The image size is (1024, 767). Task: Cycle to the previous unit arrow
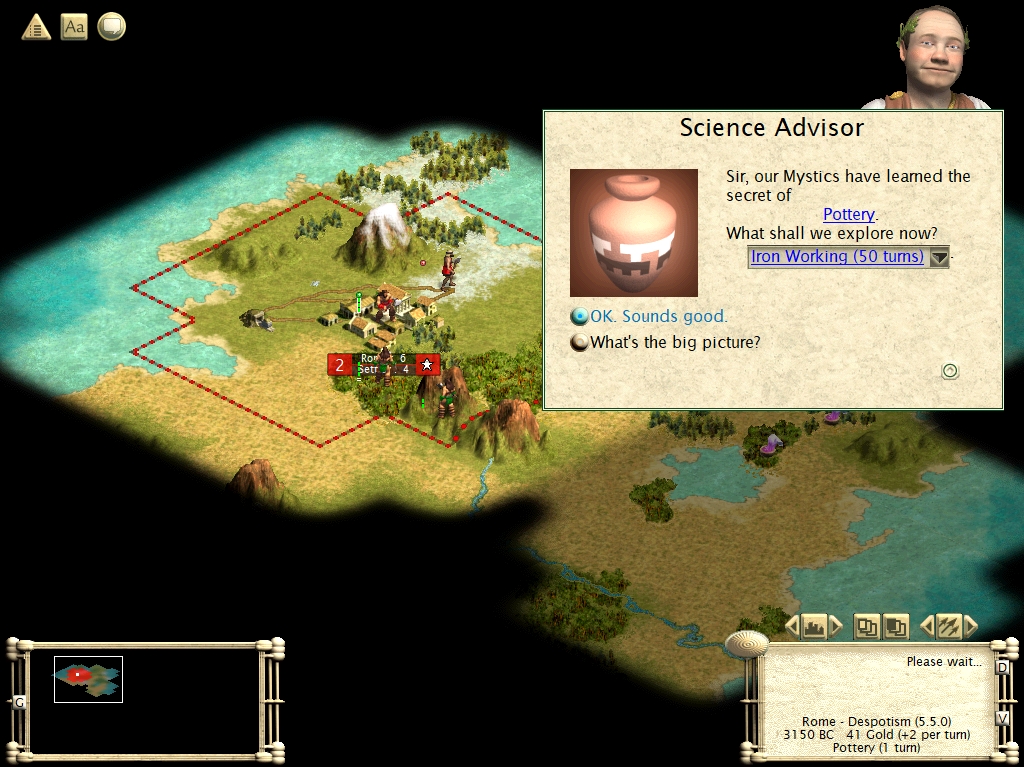tap(926, 627)
